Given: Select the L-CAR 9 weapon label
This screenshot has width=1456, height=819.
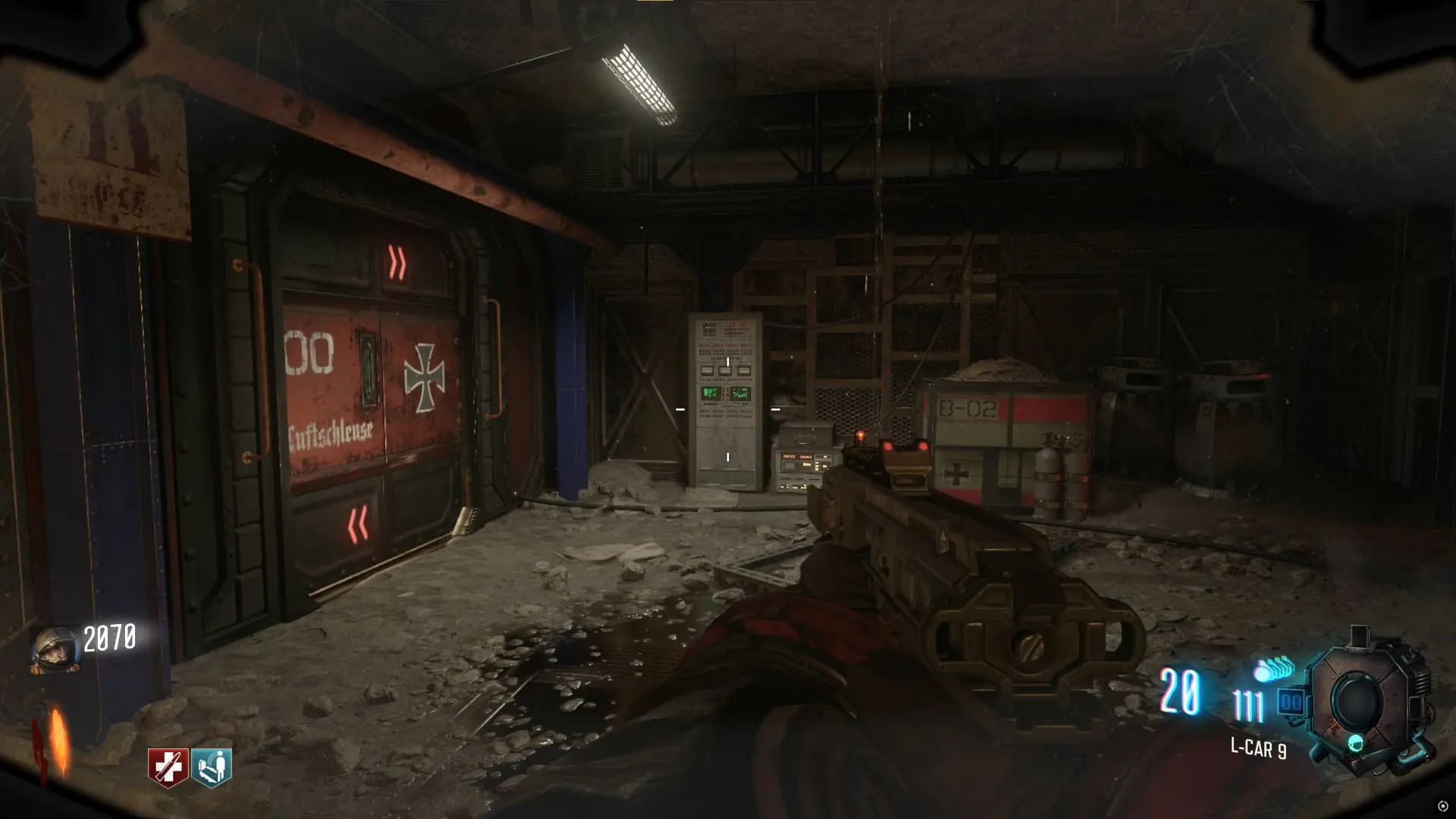Looking at the screenshot, I should (x=1258, y=748).
